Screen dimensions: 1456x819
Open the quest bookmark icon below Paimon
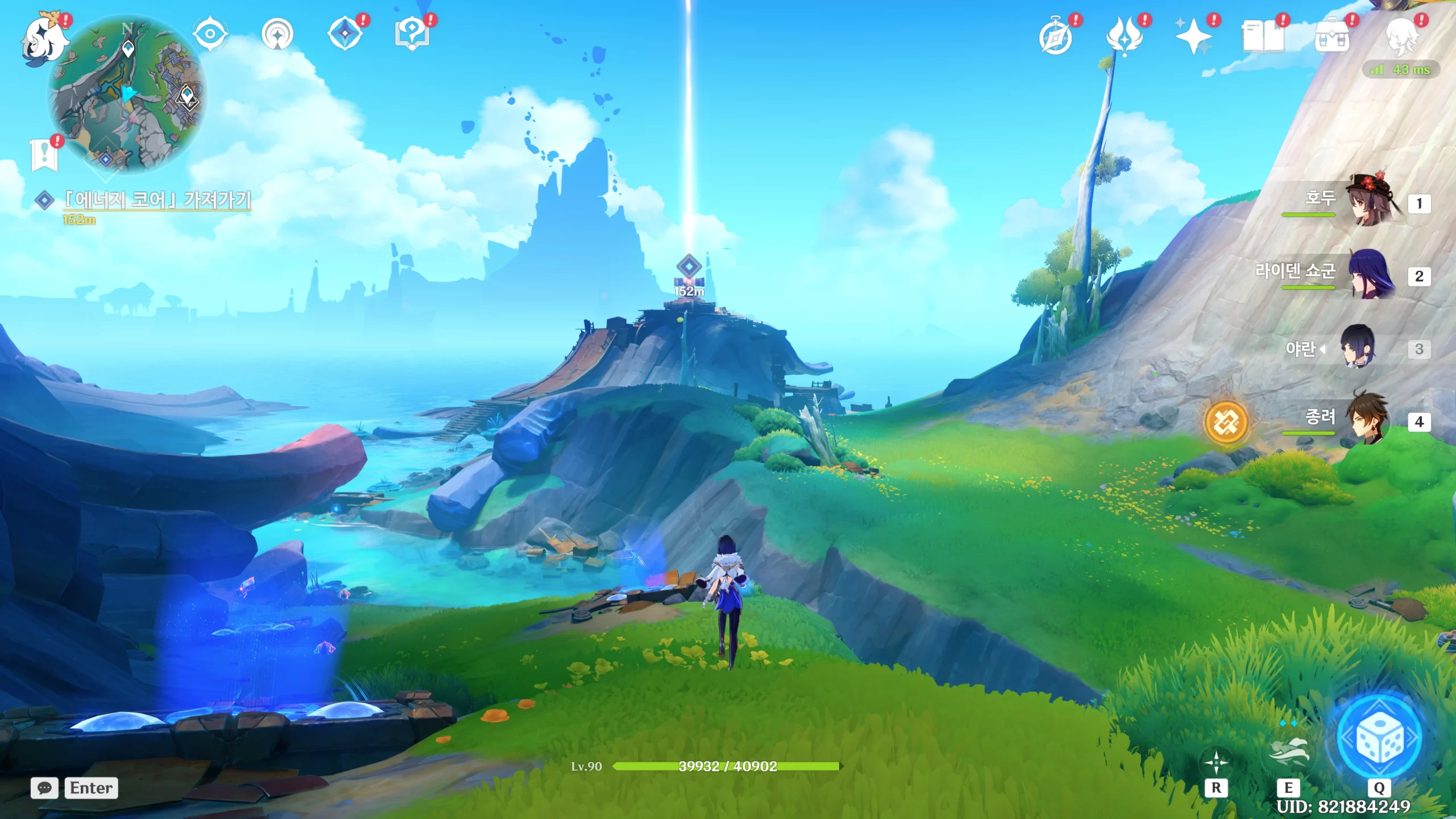(44, 154)
